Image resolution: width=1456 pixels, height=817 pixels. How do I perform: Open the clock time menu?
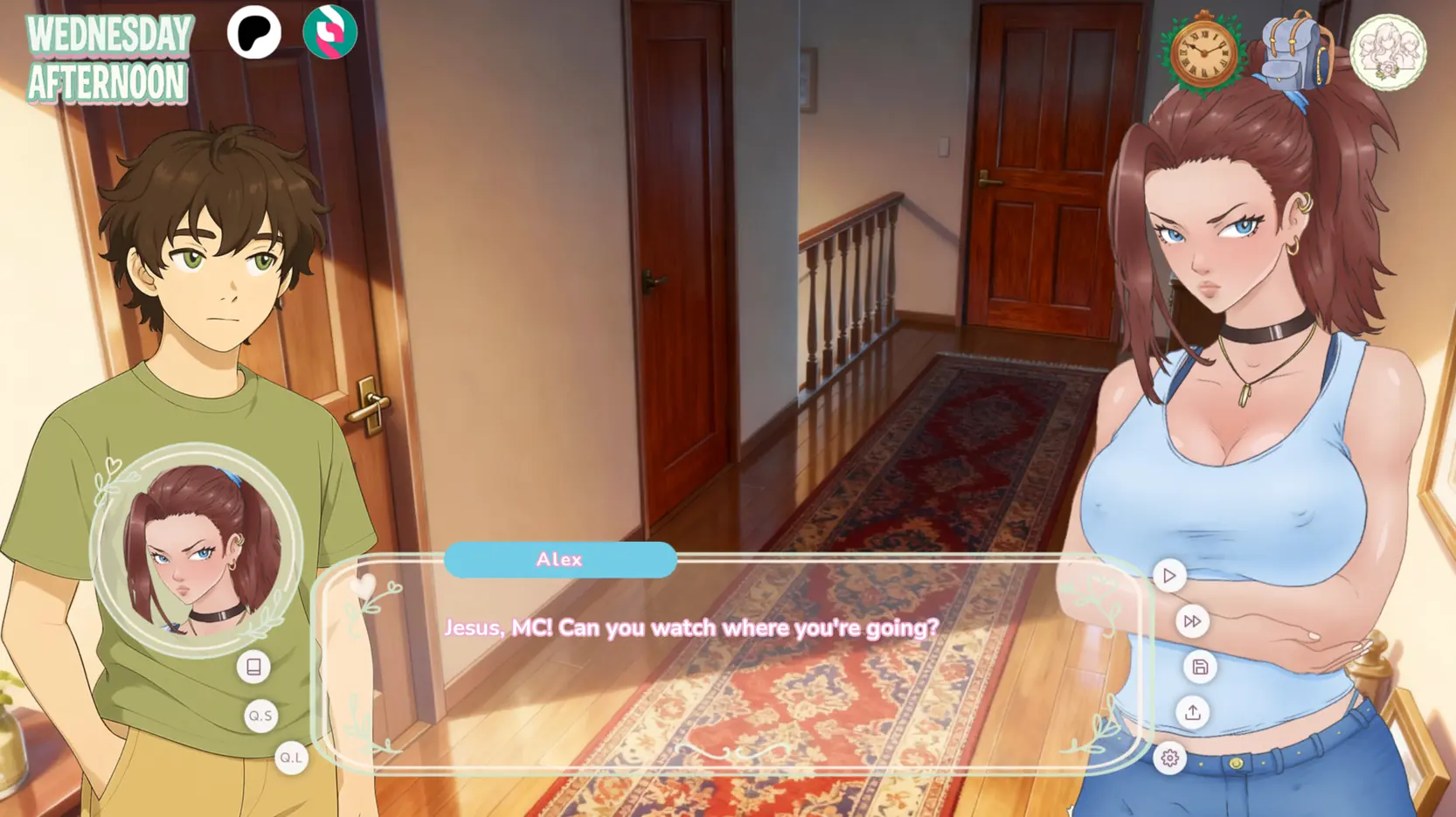[x=1203, y=52]
